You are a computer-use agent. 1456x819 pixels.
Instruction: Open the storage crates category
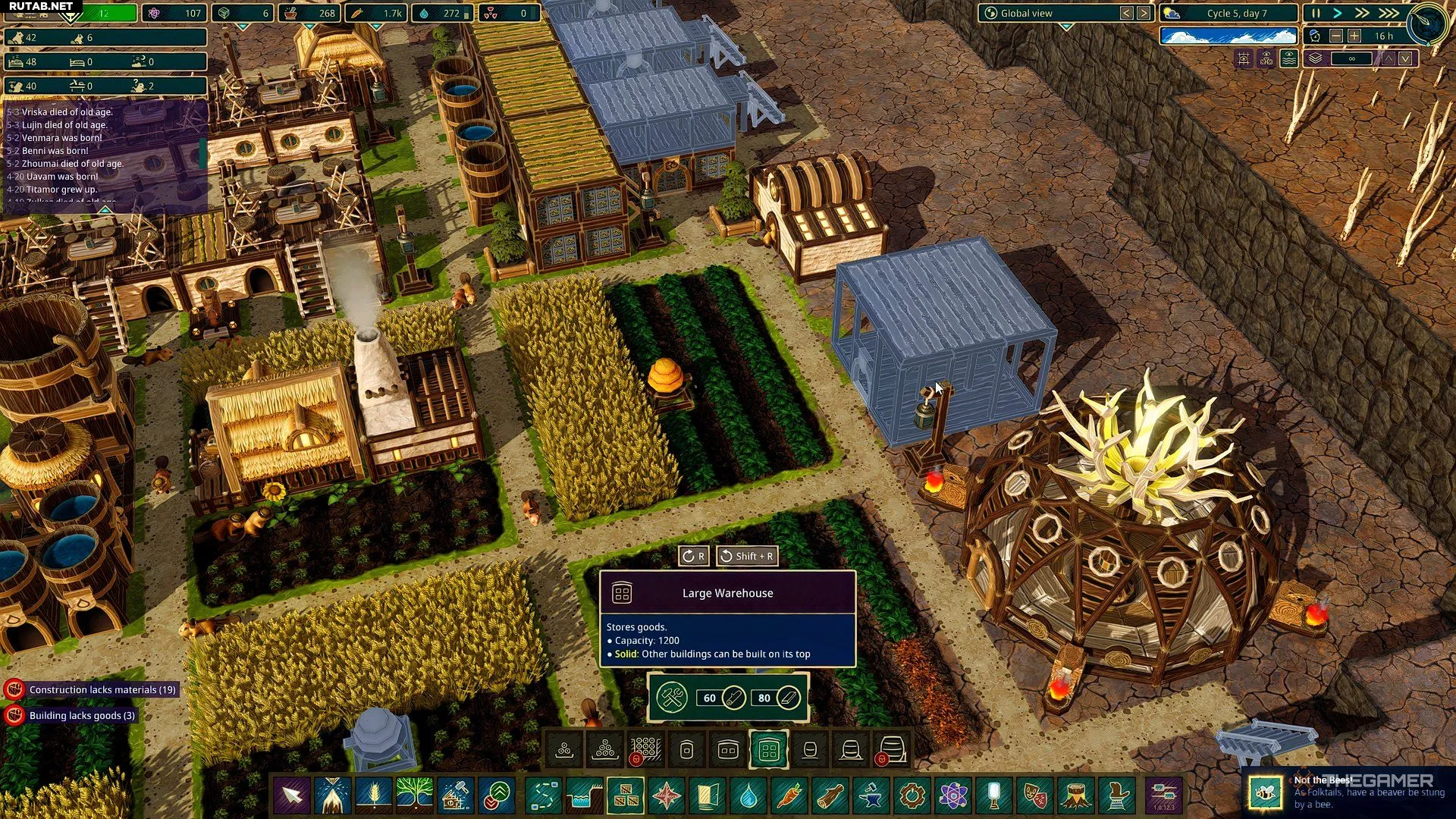626,795
